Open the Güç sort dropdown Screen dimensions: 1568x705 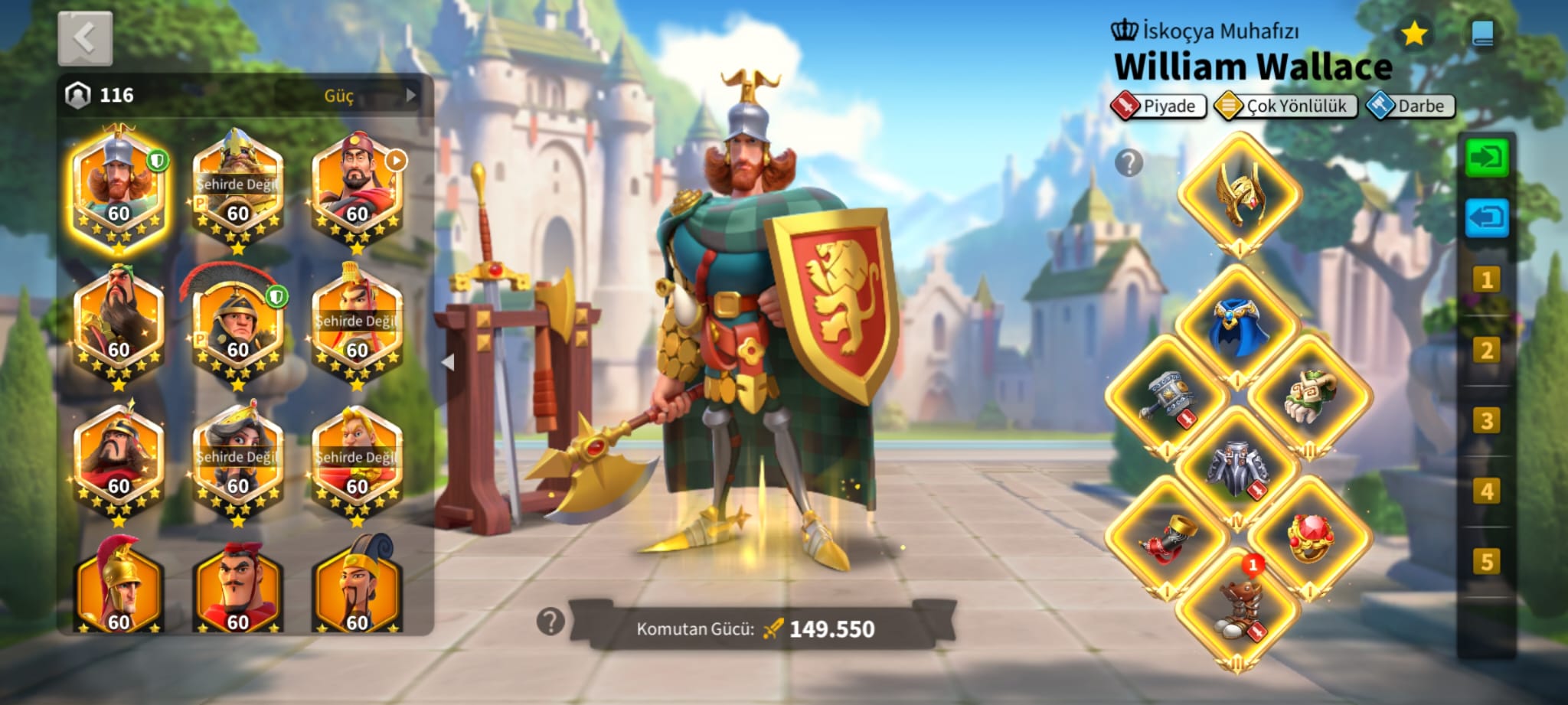point(349,96)
